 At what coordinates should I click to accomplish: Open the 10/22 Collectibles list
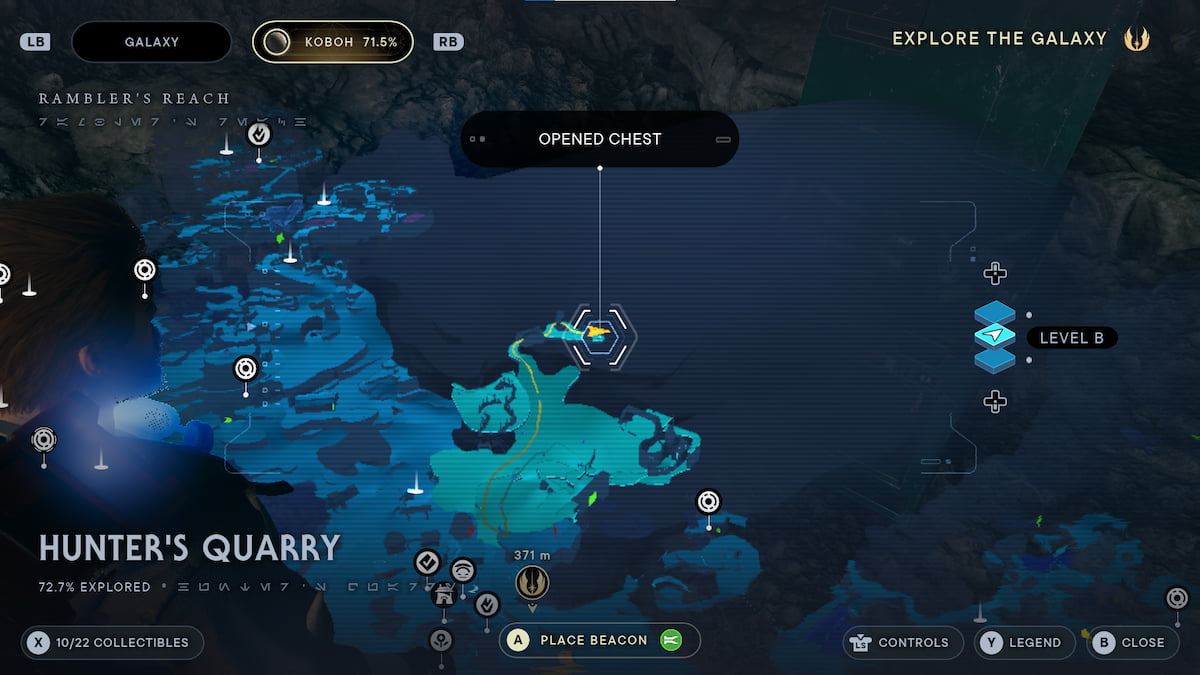(x=112, y=642)
